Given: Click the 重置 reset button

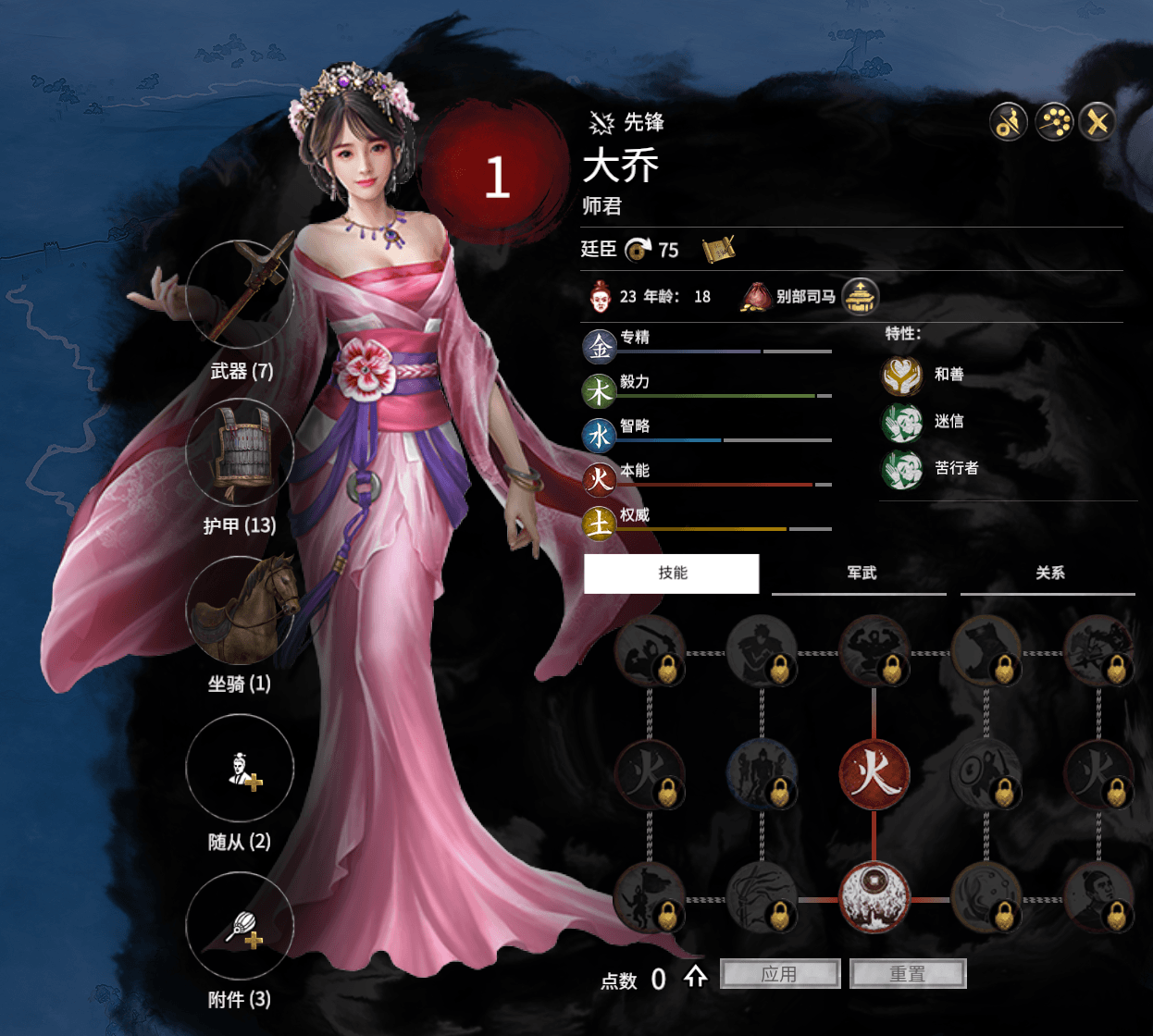Looking at the screenshot, I should pyautogui.click(x=908, y=974).
